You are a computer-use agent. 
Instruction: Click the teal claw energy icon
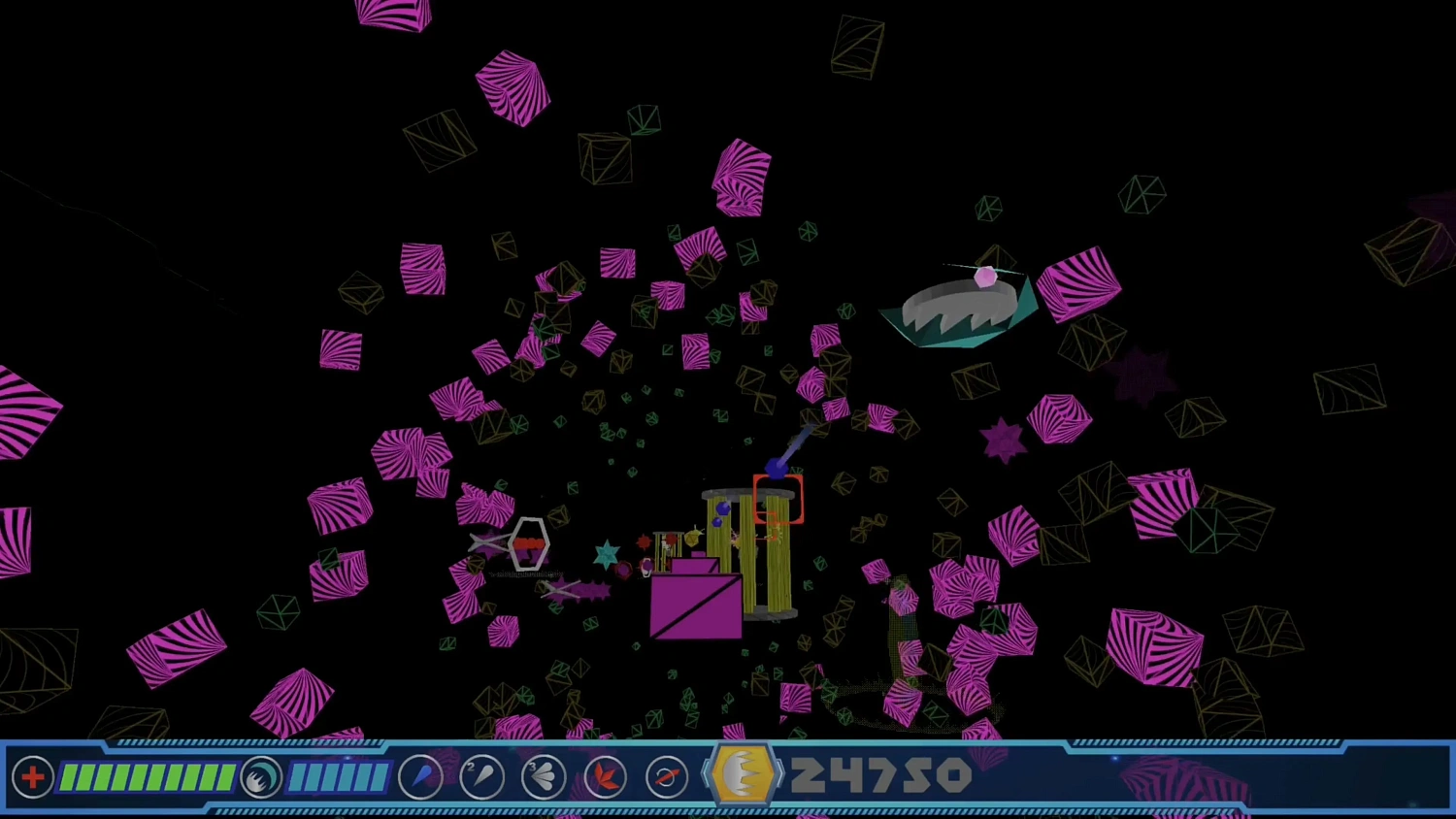point(260,776)
